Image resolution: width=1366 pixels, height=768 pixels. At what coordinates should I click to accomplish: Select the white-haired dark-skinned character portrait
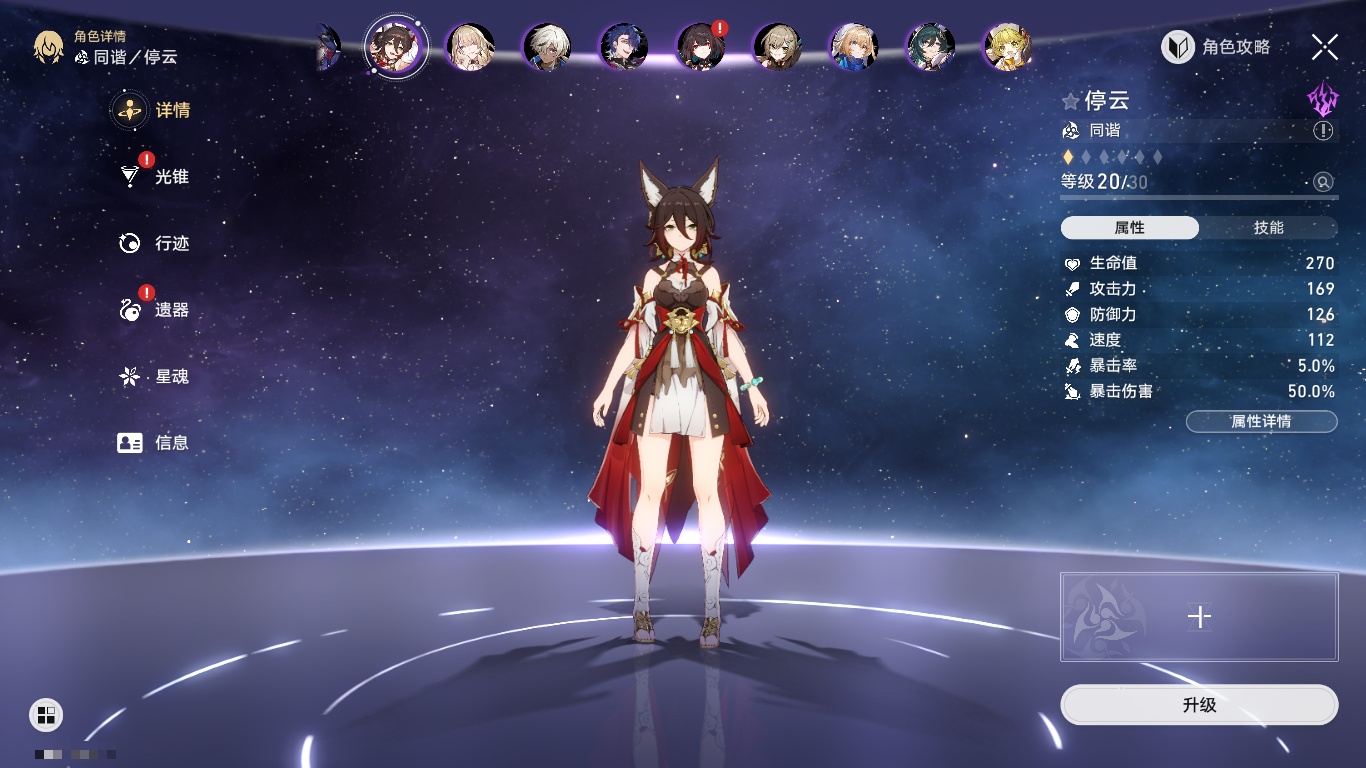547,47
